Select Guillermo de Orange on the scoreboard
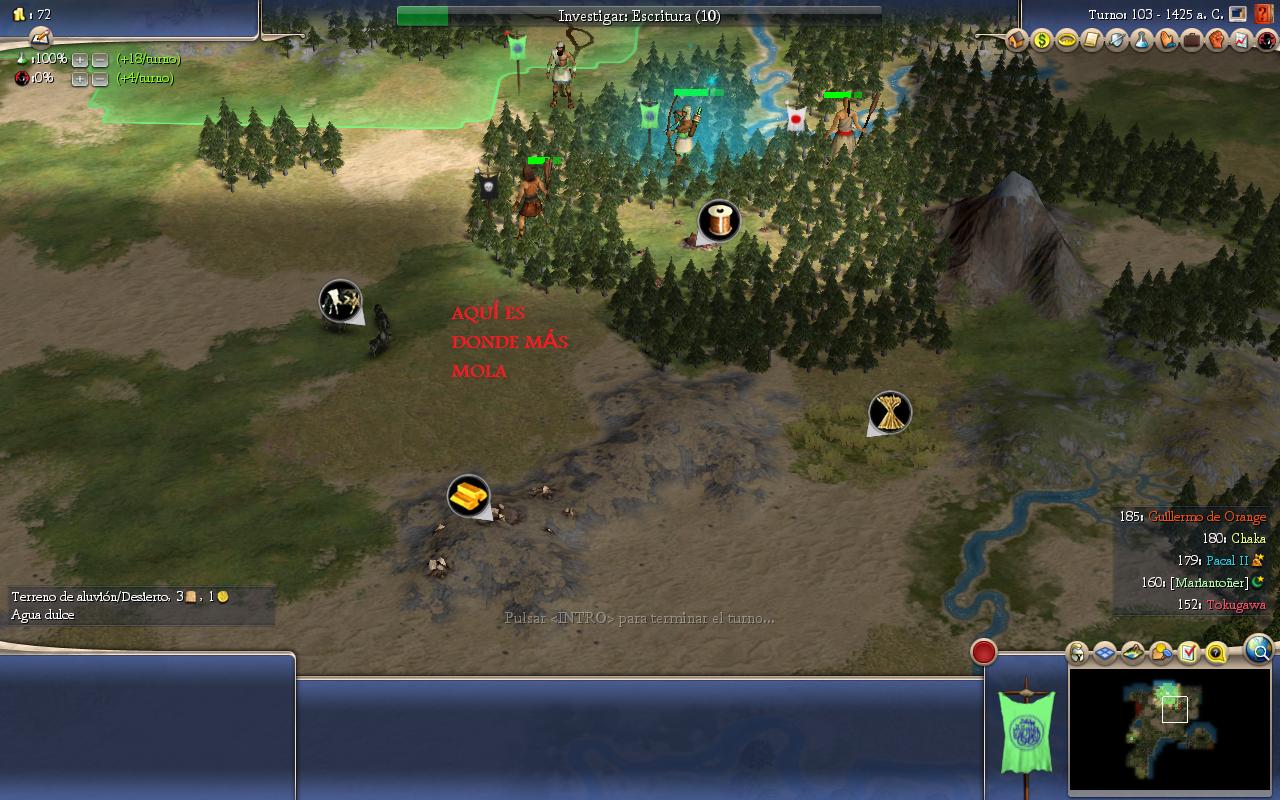This screenshot has width=1280, height=800. pyautogui.click(x=1206, y=517)
